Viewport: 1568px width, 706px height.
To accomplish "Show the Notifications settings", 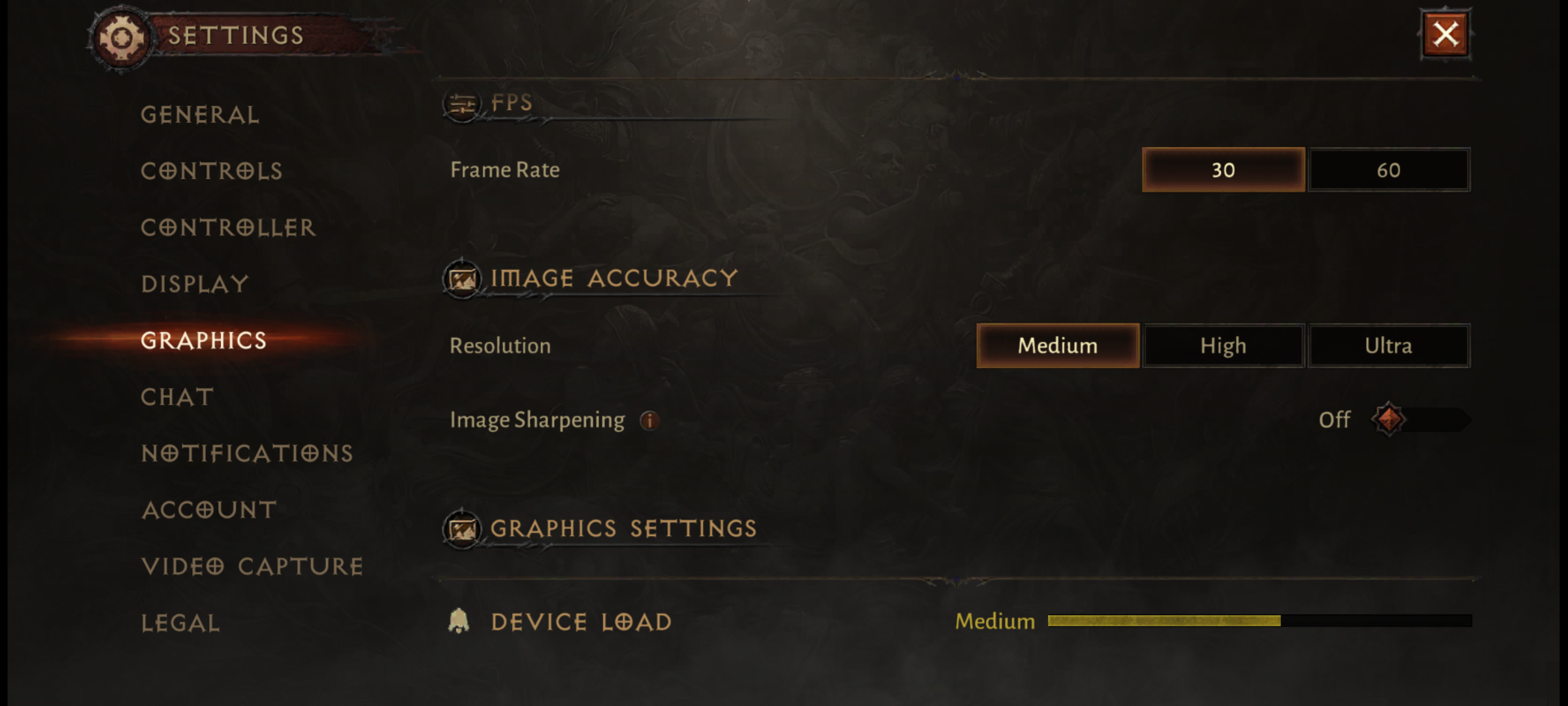I will tap(247, 454).
